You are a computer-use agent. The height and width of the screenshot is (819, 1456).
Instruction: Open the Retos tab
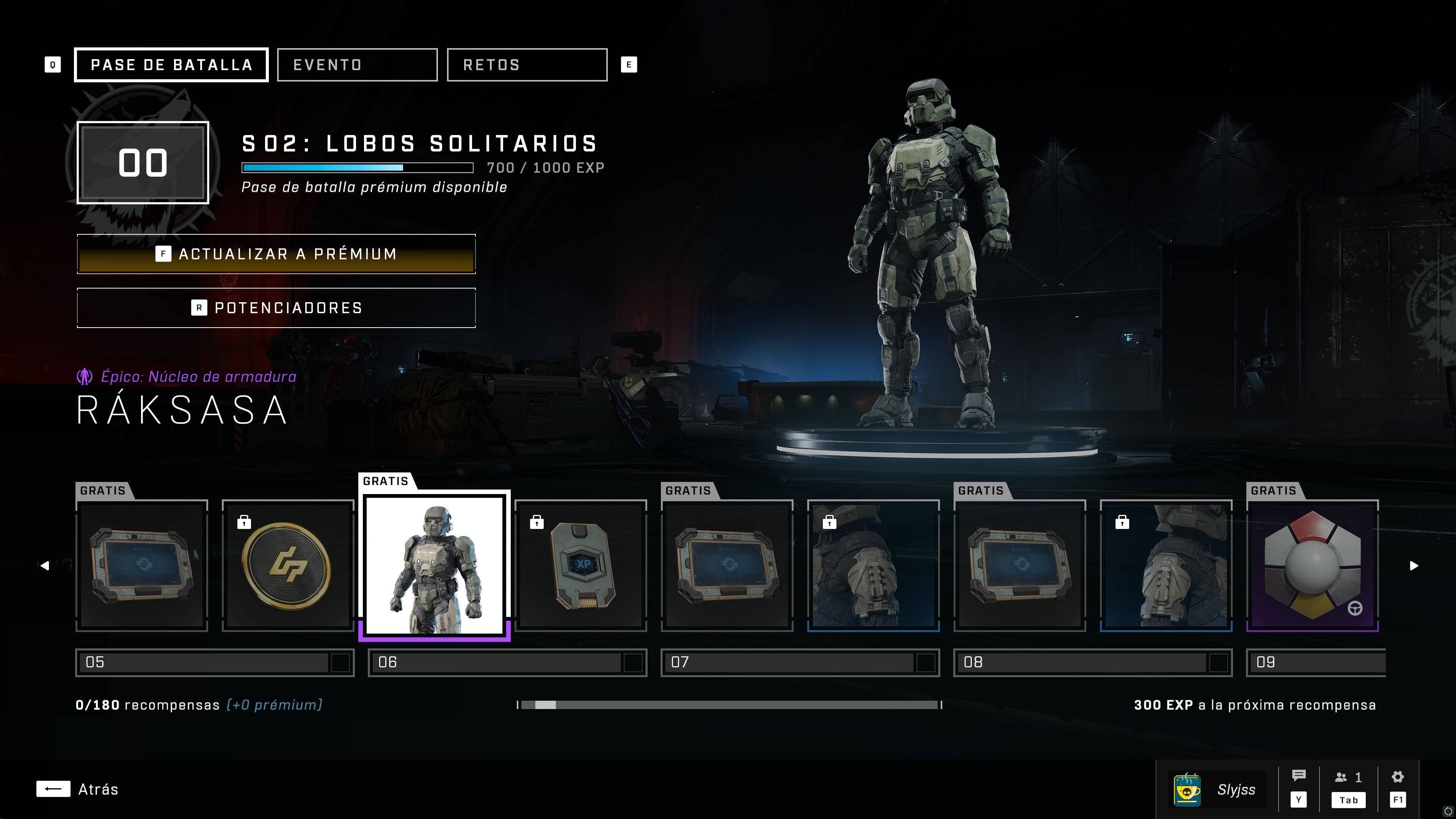(x=527, y=65)
